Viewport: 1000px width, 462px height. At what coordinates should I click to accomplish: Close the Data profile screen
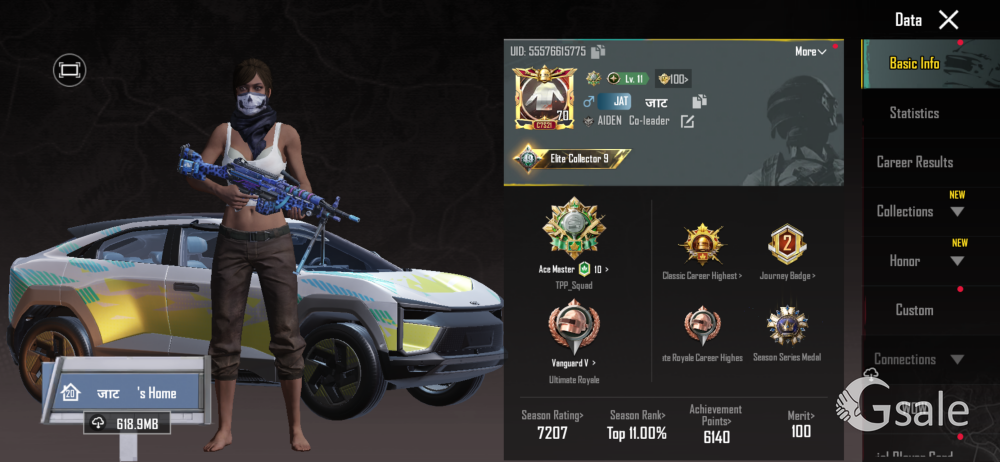coord(948,20)
